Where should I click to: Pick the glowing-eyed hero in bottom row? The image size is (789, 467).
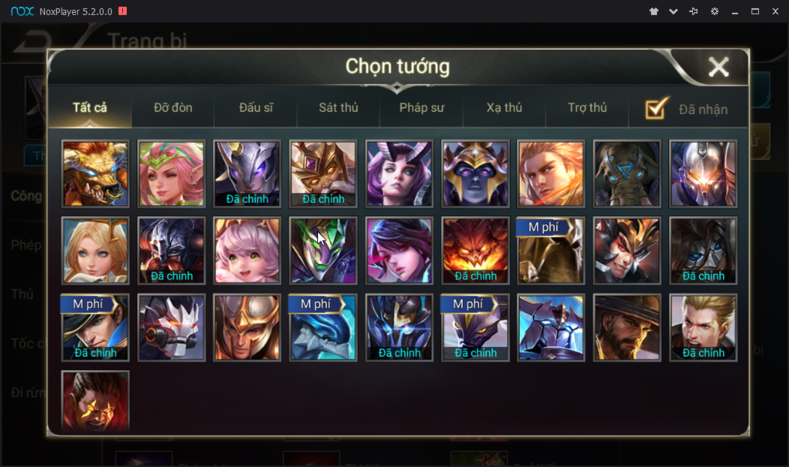click(95, 400)
